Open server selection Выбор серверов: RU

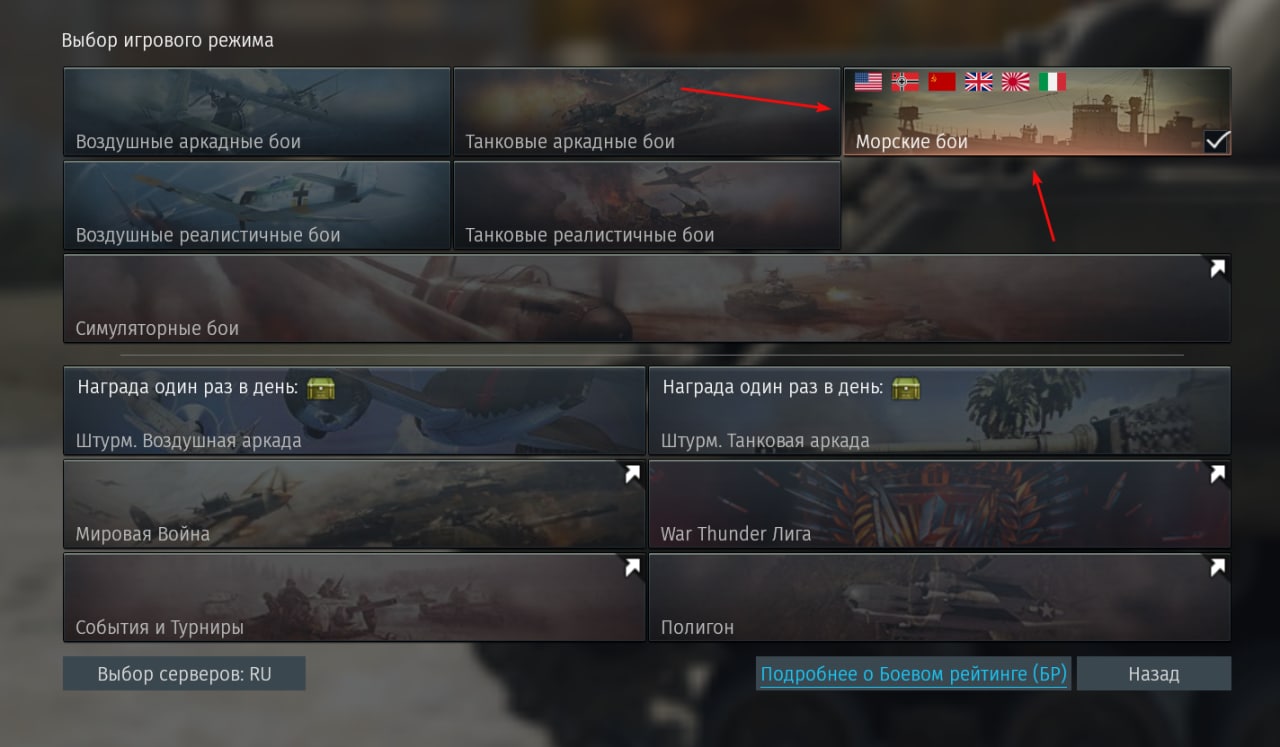click(184, 674)
